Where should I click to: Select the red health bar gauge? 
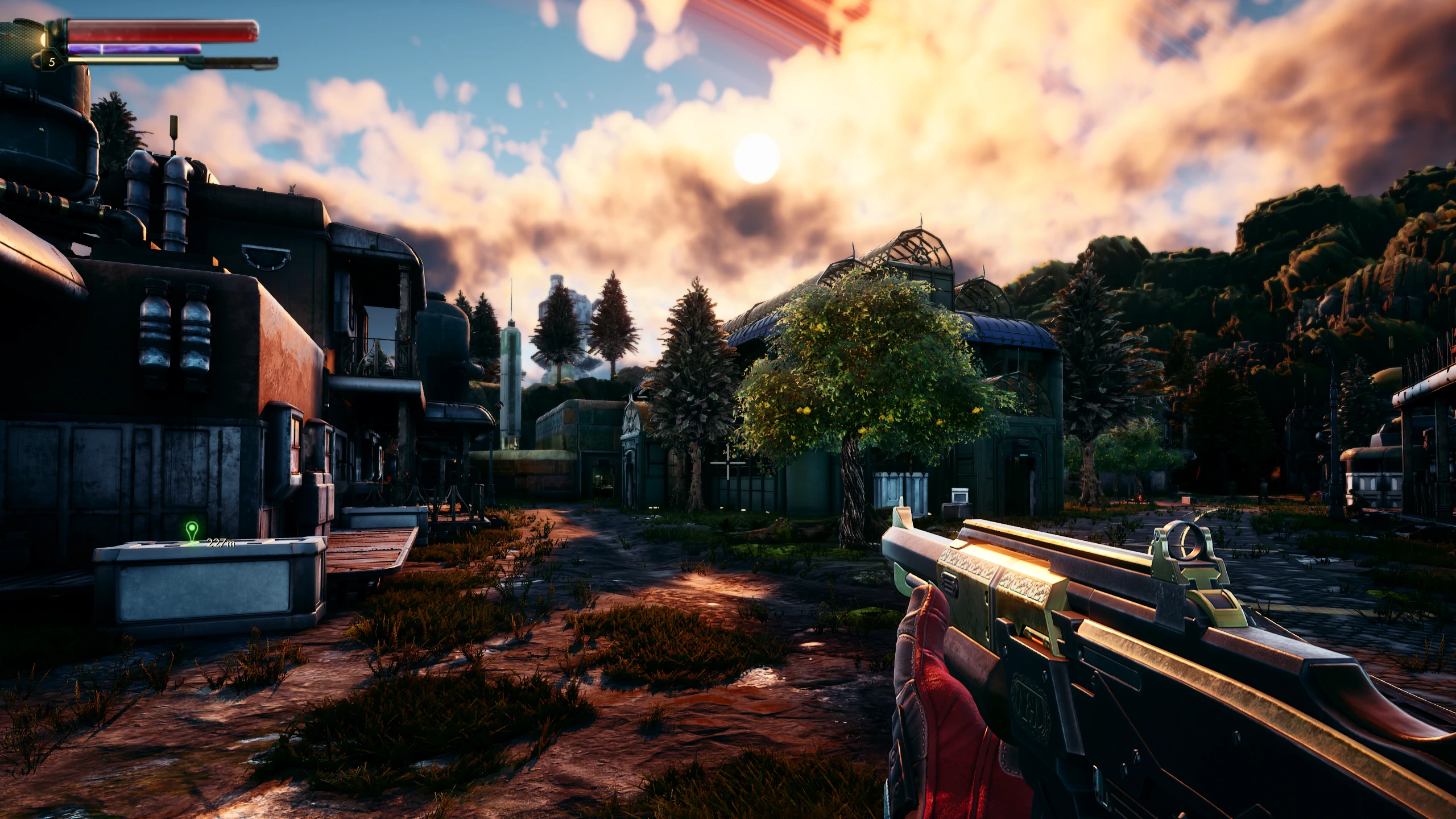pos(165,31)
